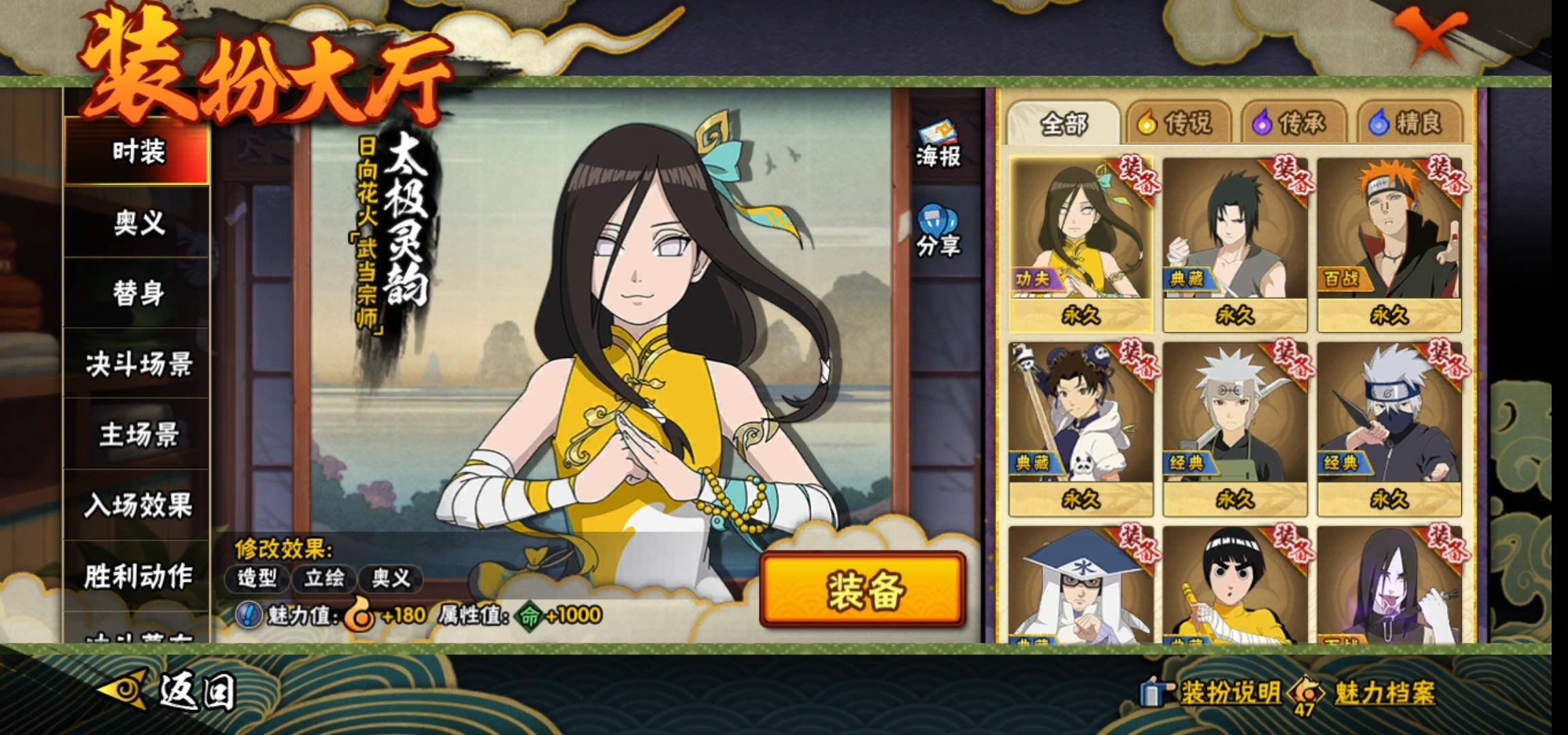Screen dimensions: 1568x735
Task: Switch to the 全部 tab
Action: click(1063, 123)
